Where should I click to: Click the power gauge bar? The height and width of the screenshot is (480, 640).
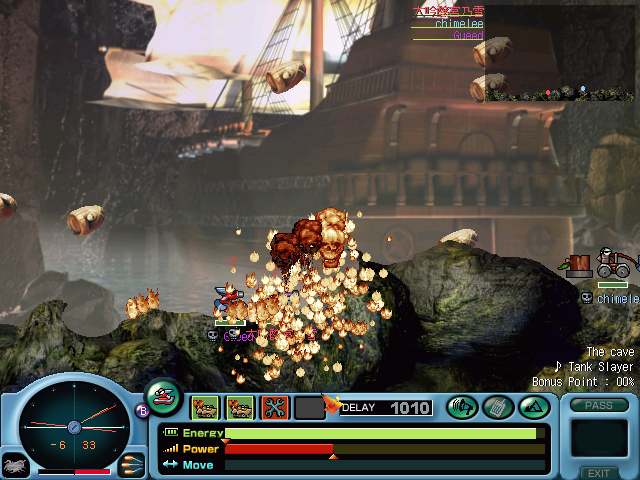click(385, 449)
